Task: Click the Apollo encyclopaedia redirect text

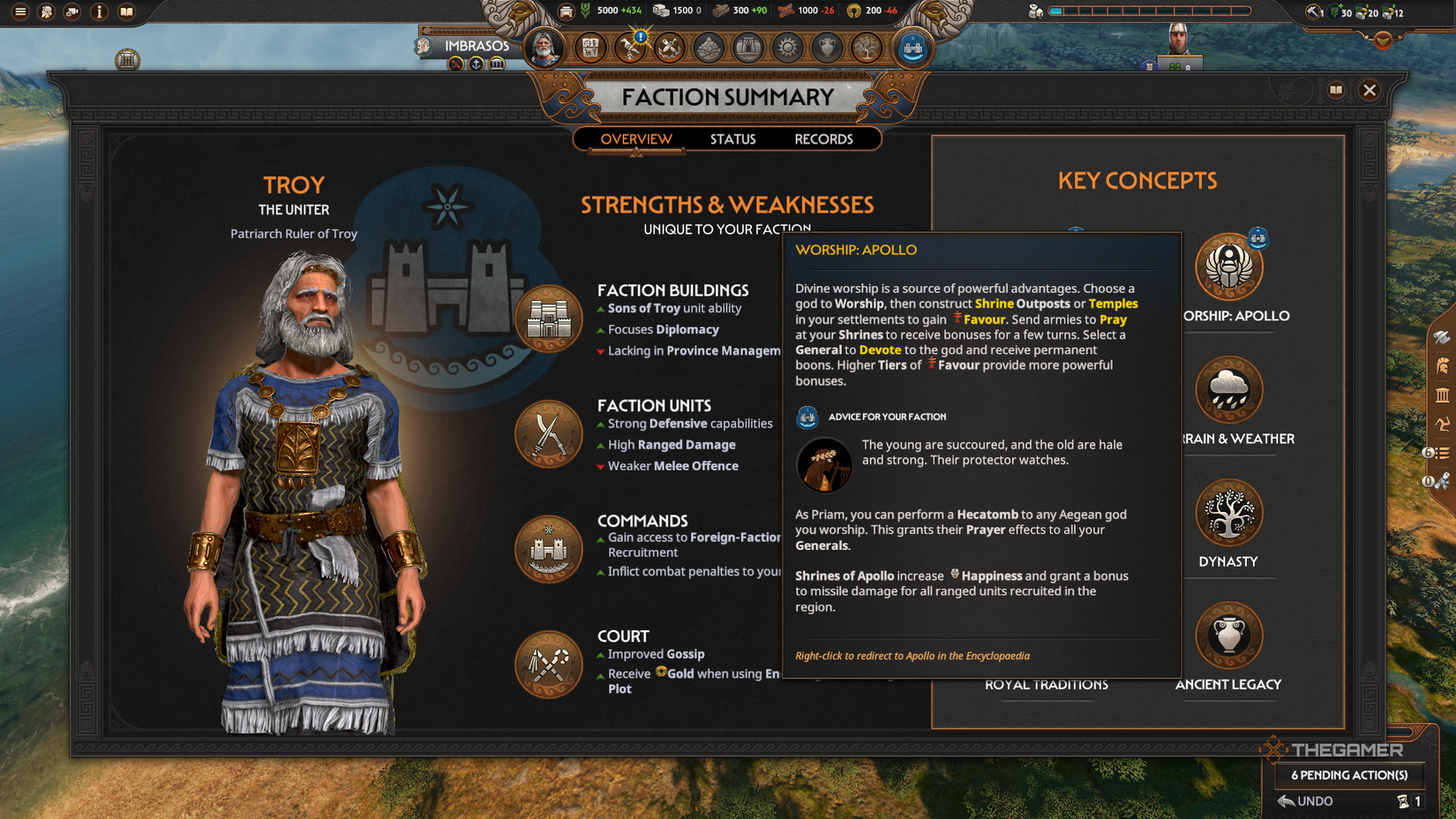Action: (x=913, y=656)
